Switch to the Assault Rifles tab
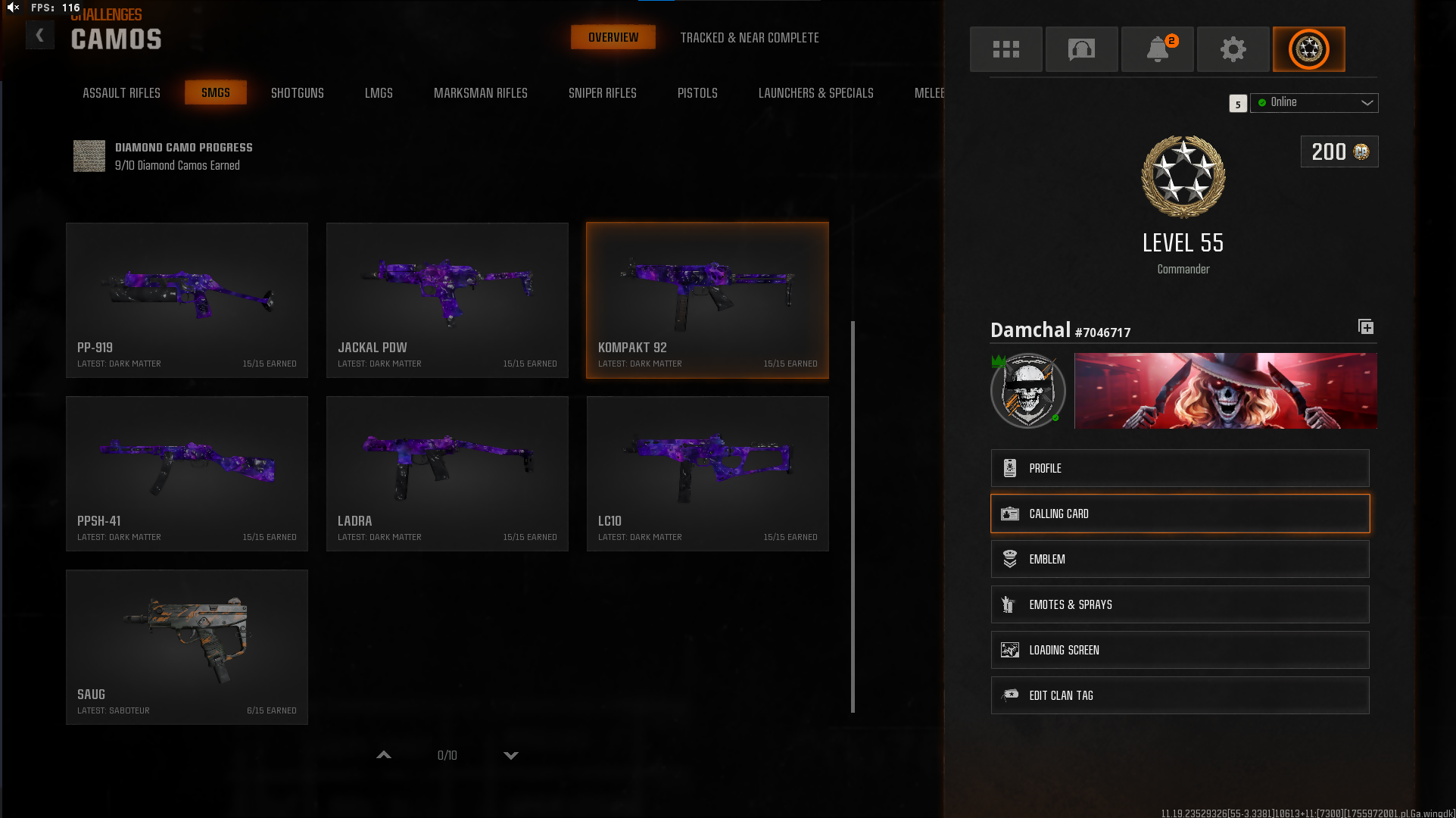 [x=121, y=93]
